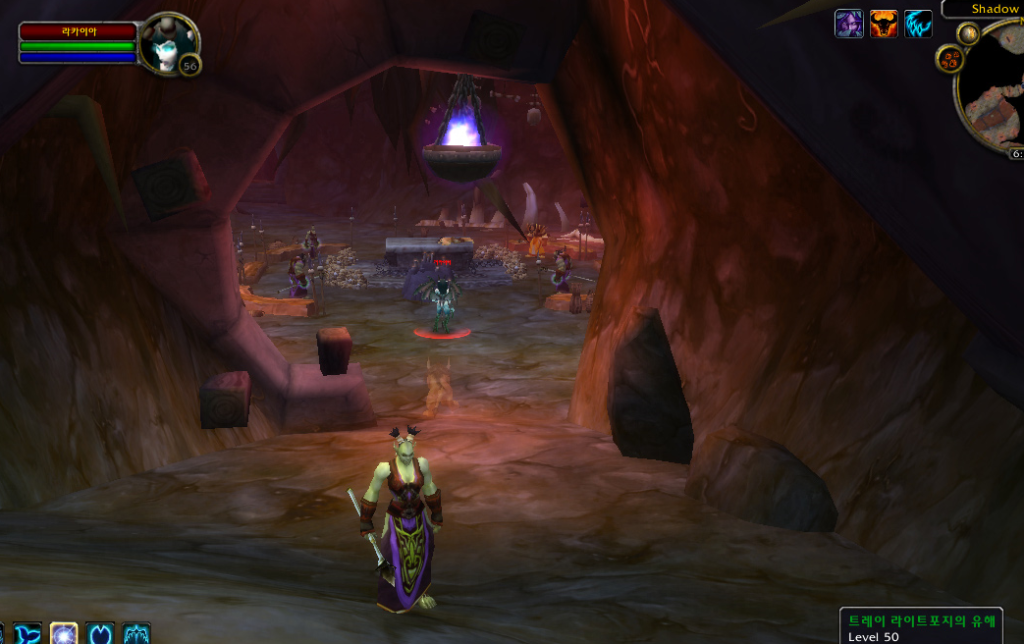
Task: Toggle the round world map button beside minimap
Action: pos(967,33)
